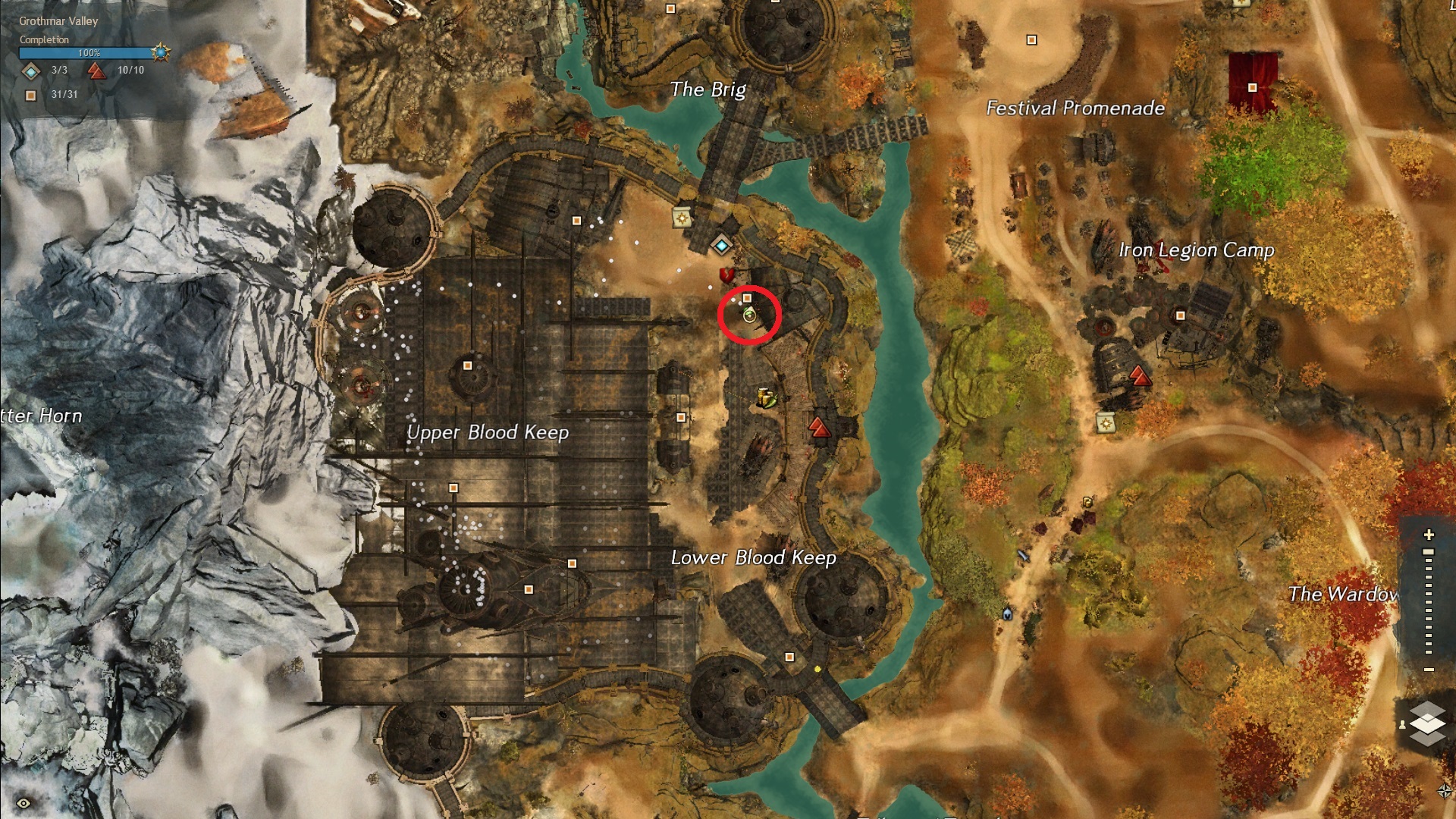Select the vista marker at Iron Legion Camp
This screenshot has width=1456, height=819.
tap(1138, 375)
